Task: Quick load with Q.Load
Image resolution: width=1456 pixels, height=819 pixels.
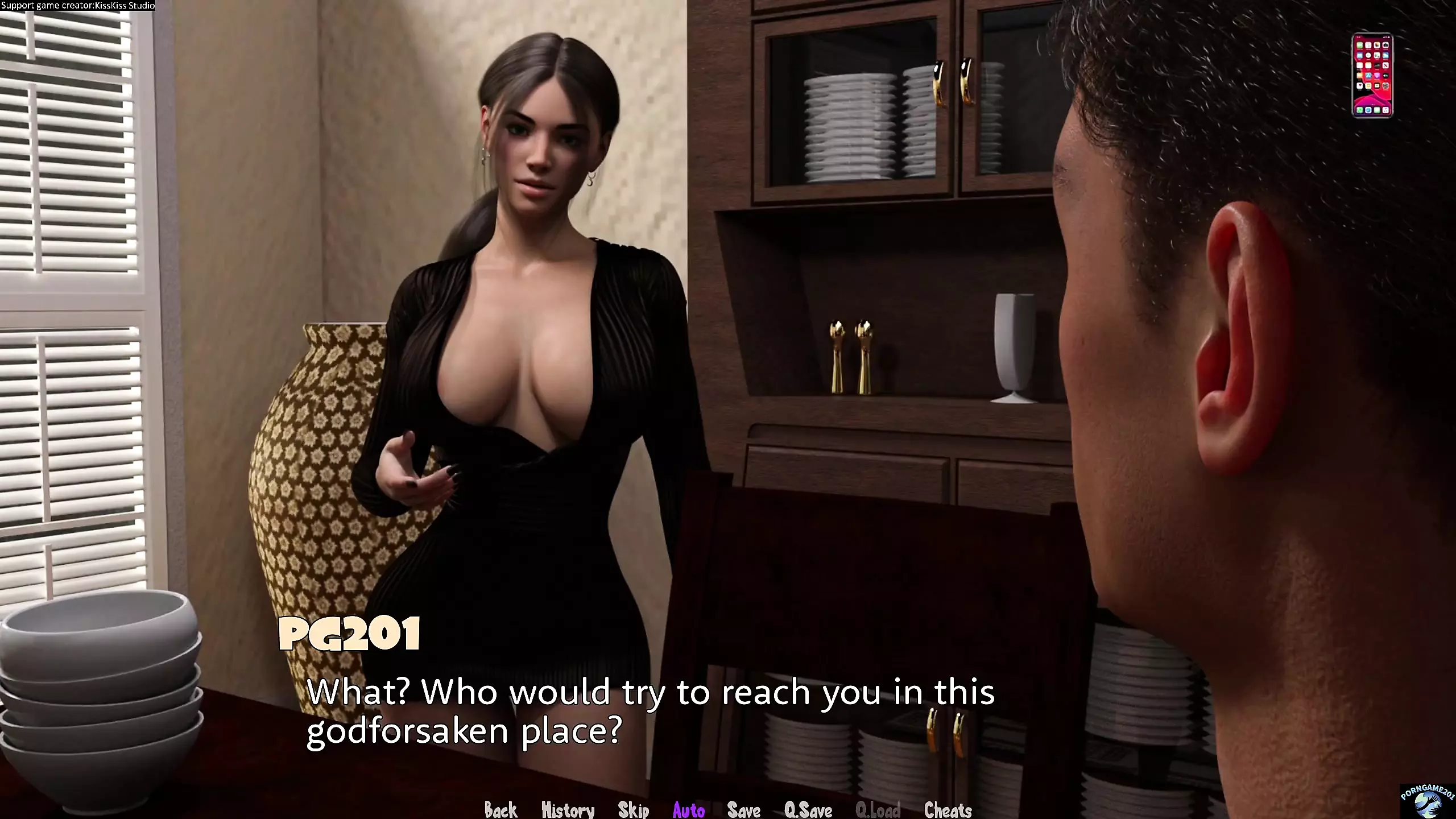Action: [878, 809]
